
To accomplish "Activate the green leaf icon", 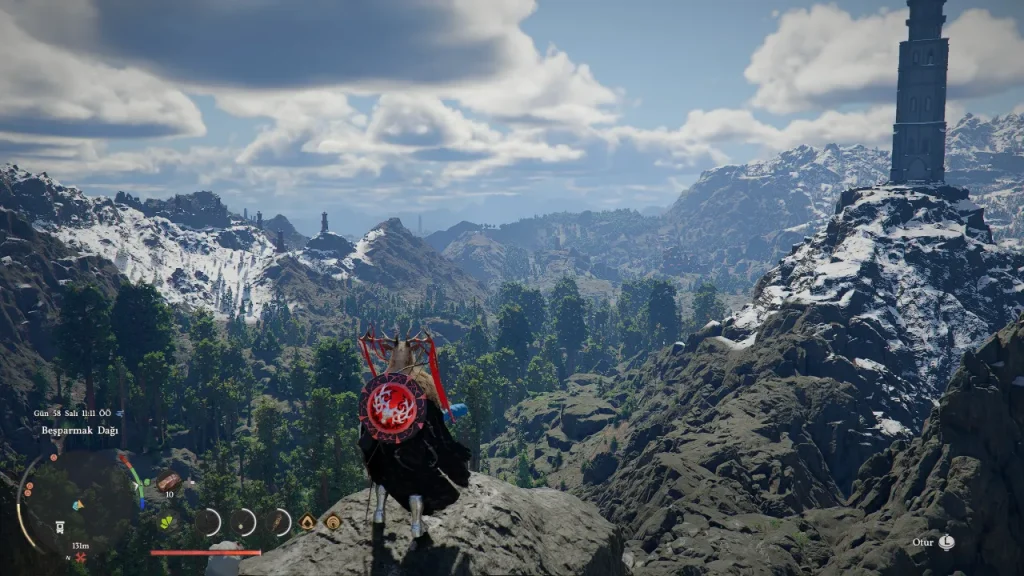I will click(x=166, y=521).
